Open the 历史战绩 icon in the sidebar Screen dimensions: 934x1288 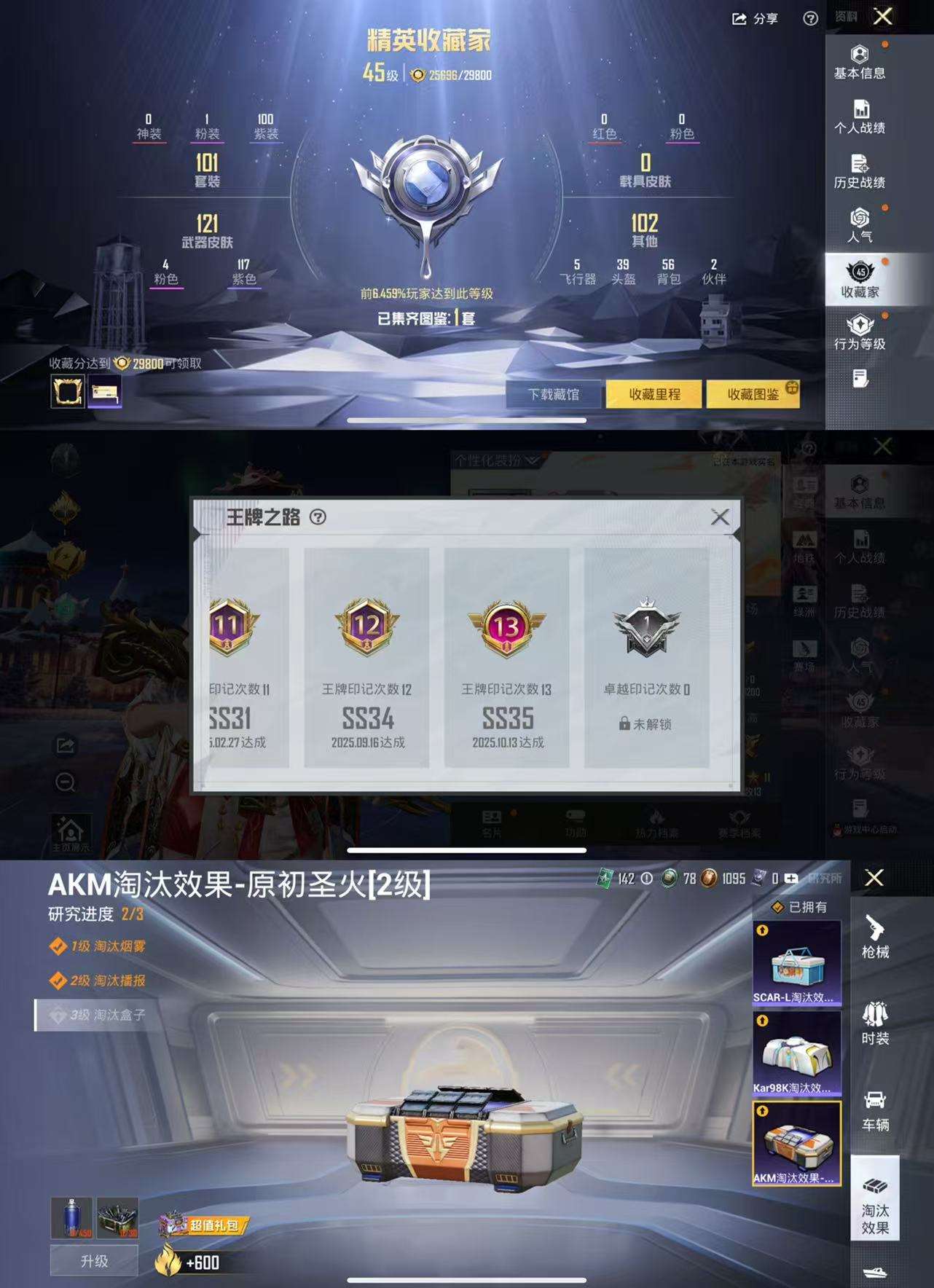coord(860,169)
